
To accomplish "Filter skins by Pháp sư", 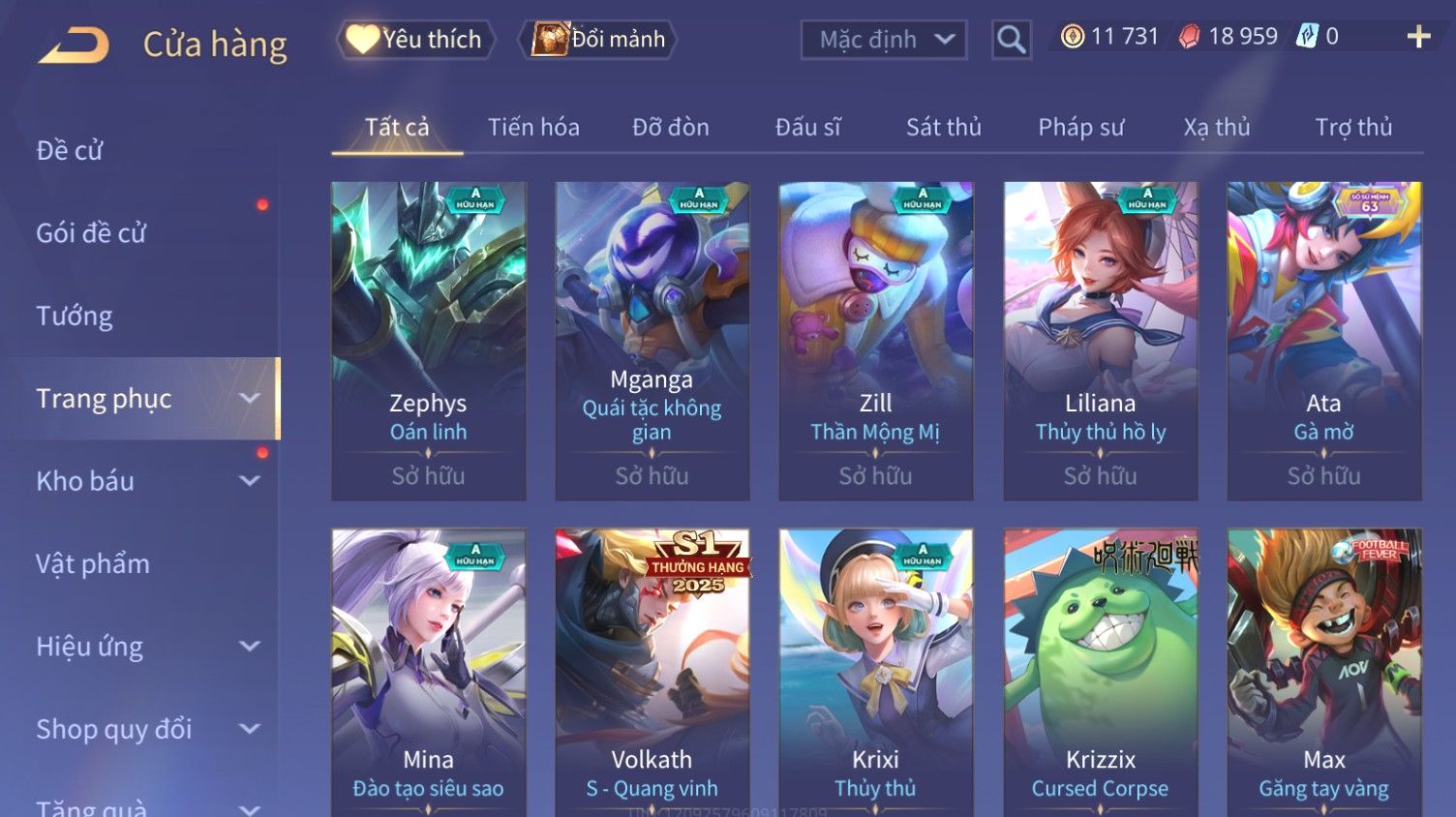I will pos(1080,127).
